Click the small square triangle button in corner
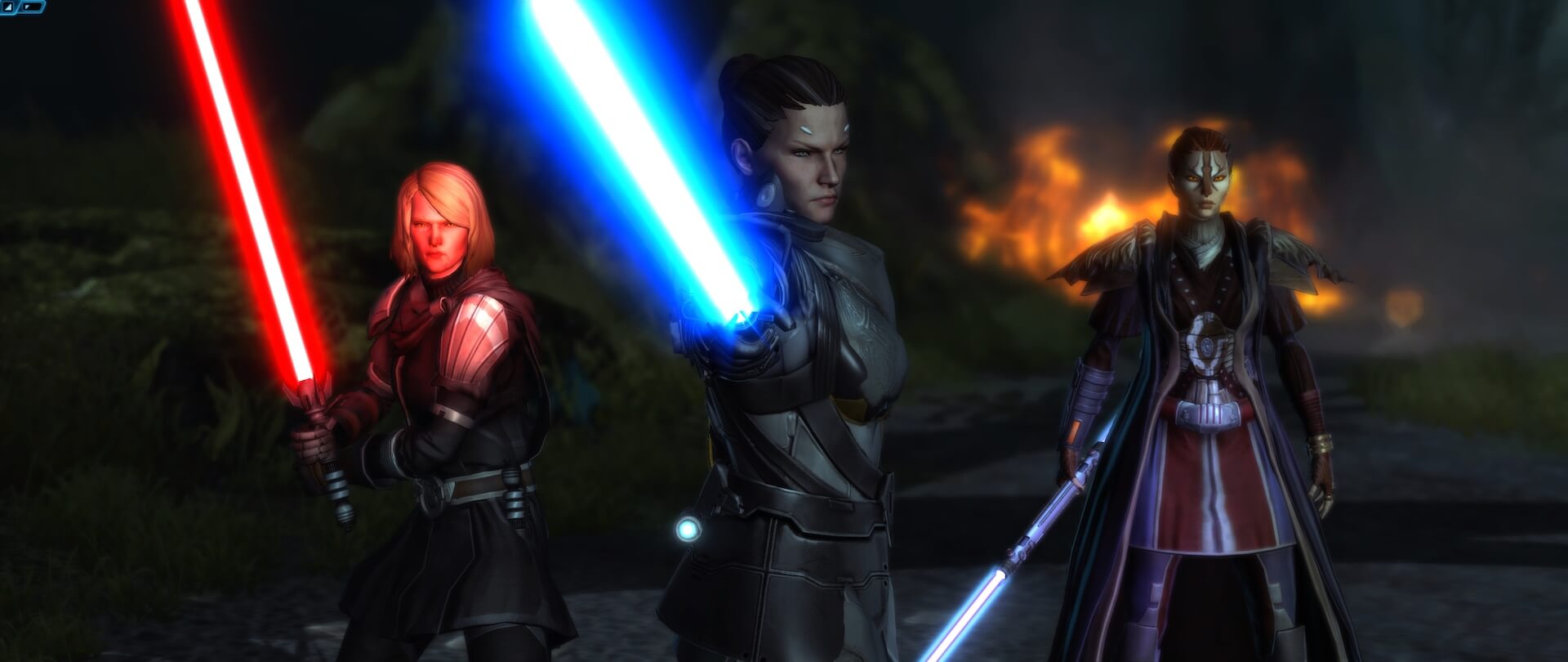This screenshot has width=1568, height=662. click(x=7, y=6)
